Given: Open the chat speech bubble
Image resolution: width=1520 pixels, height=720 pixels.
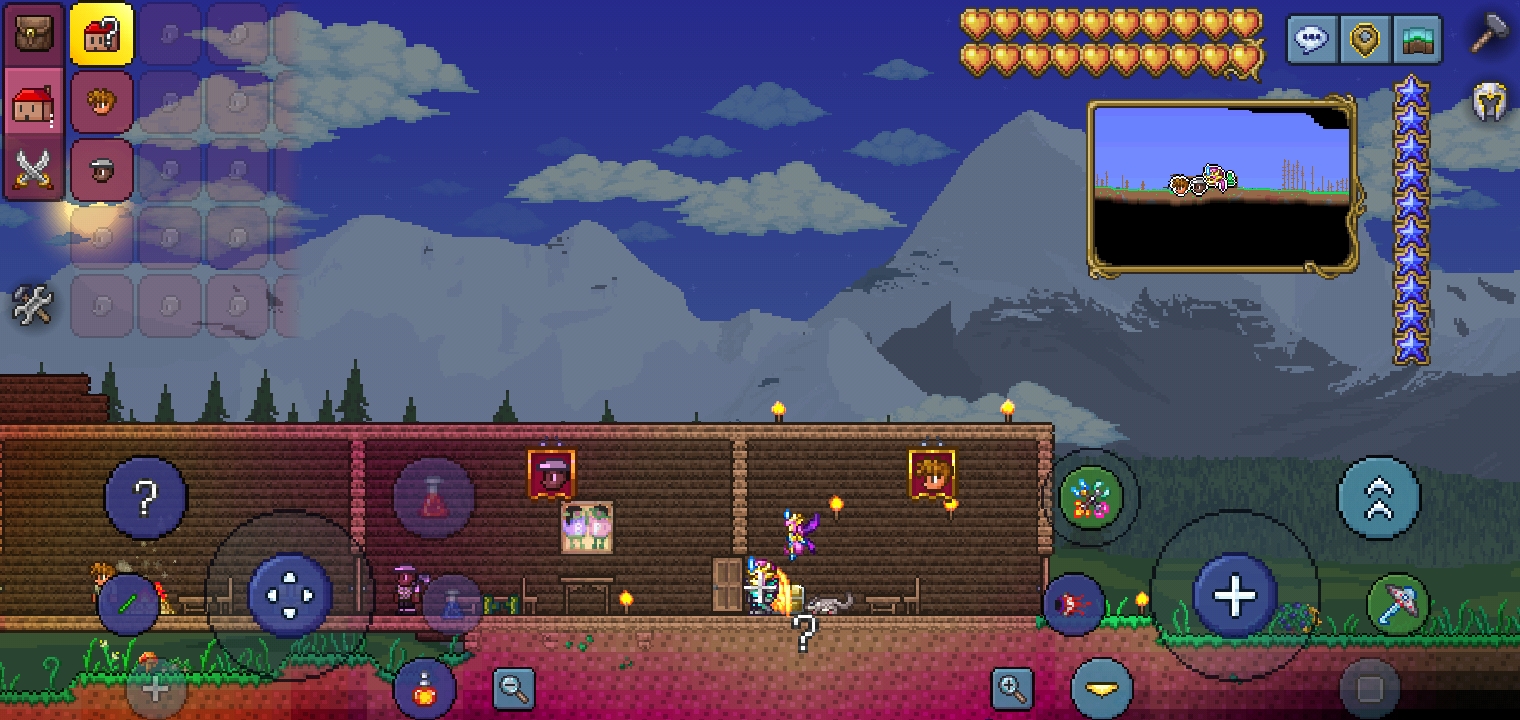Looking at the screenshot, I should pos(1311,40).
